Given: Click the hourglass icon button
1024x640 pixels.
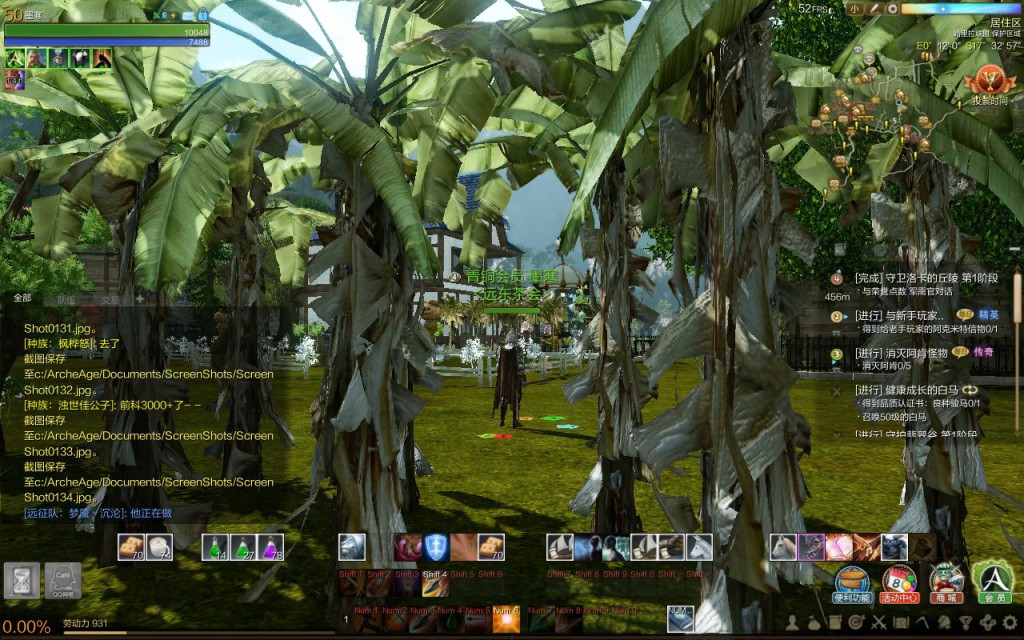Looking at the screenshot, I should (x=22, y=579).
